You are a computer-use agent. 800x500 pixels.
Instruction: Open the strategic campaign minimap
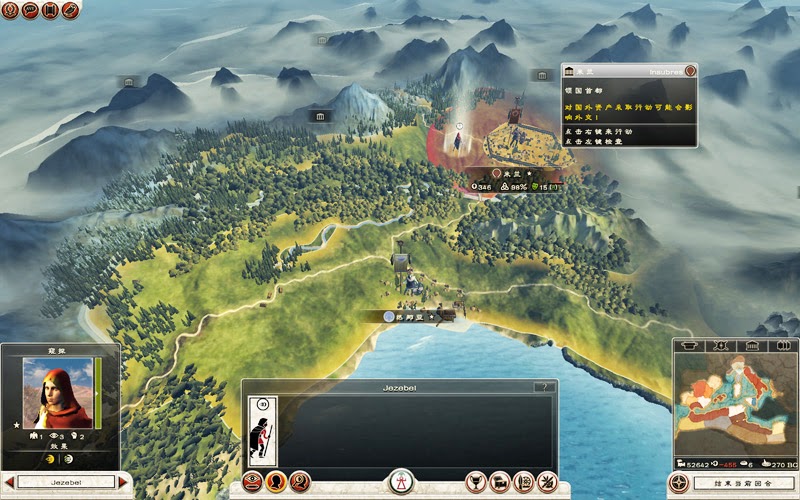click(735, 404)
